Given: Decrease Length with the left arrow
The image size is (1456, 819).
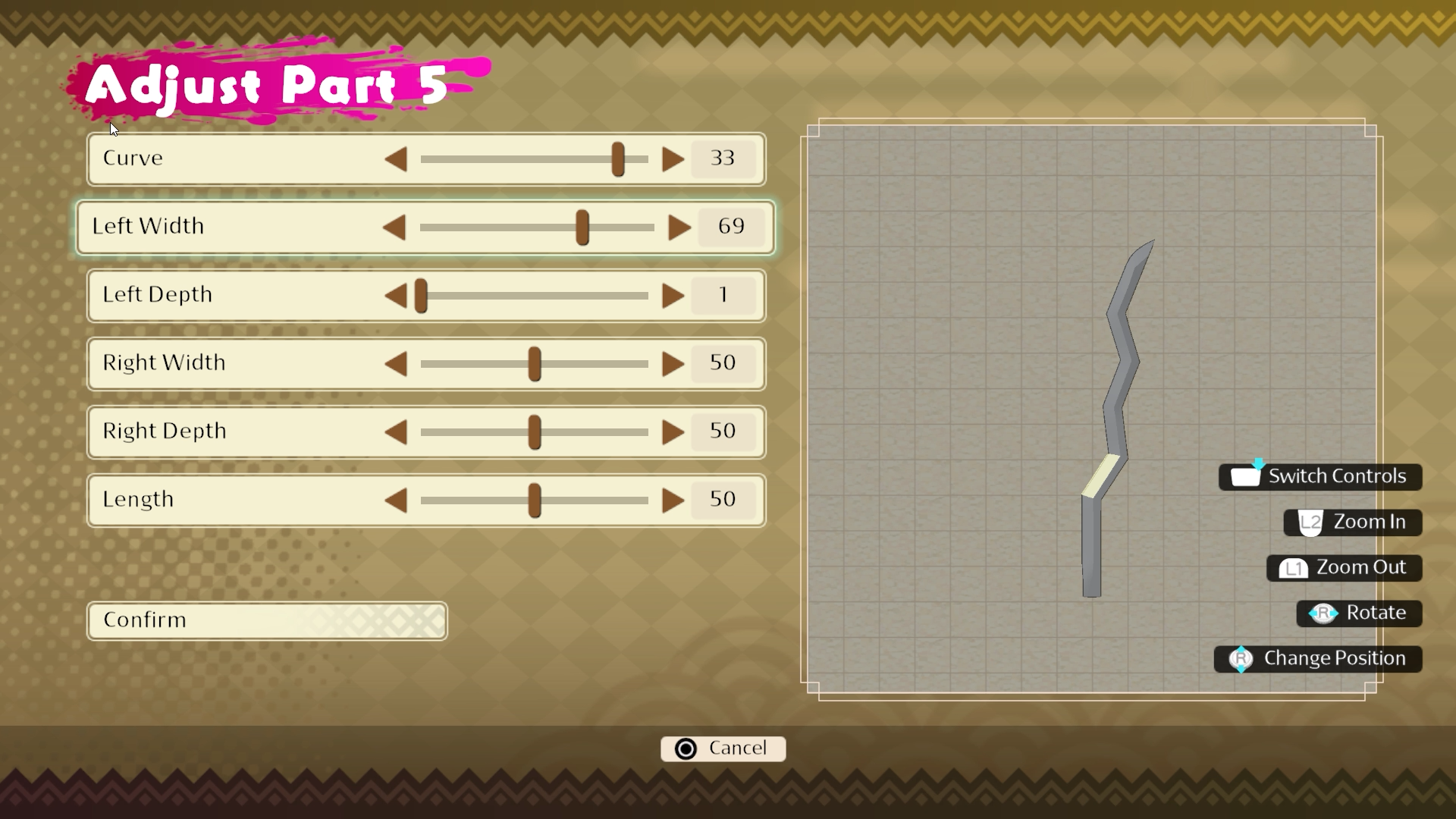Looking at the screenshot, I should pos(396,500).
